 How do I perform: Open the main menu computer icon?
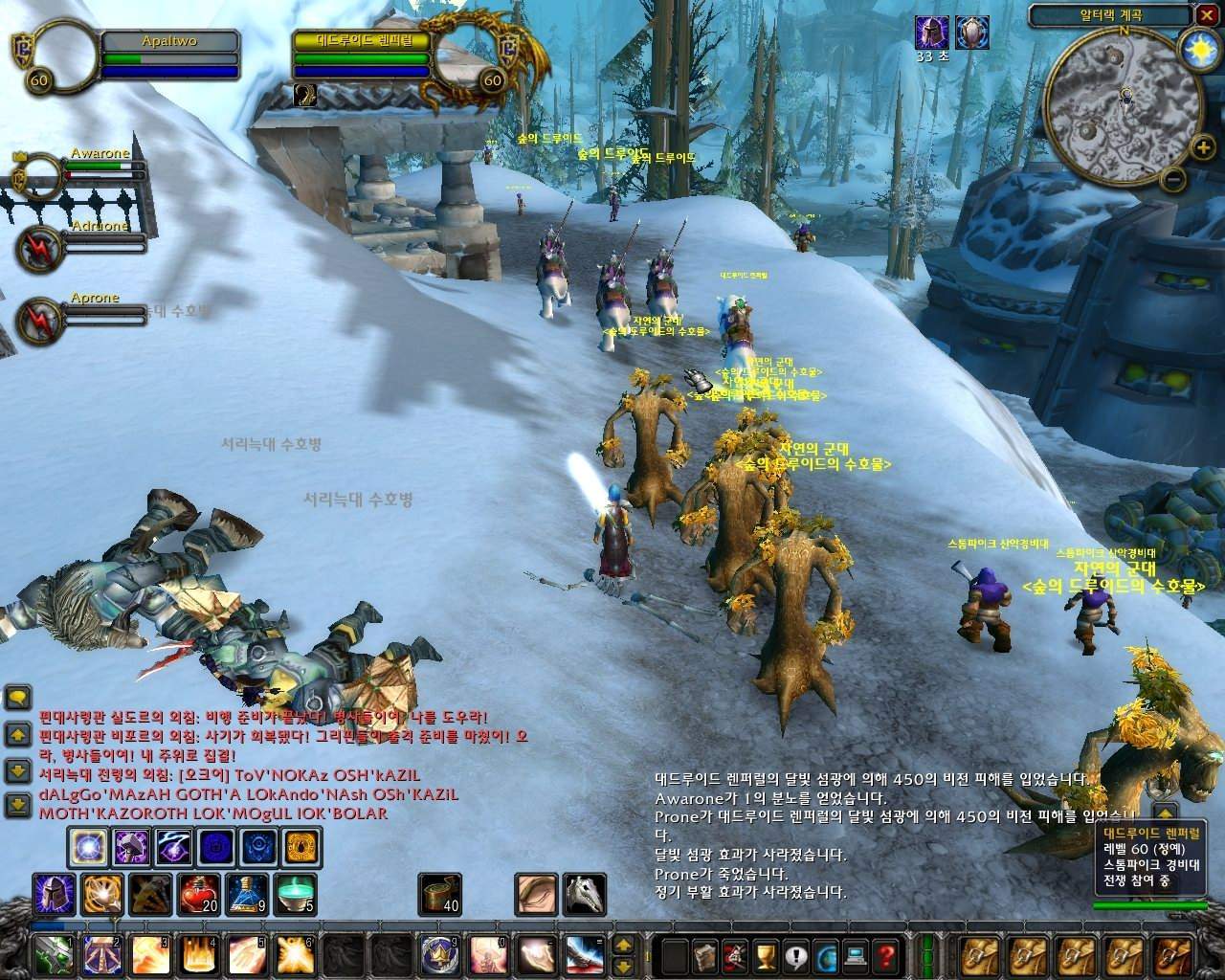click(856, 954)
